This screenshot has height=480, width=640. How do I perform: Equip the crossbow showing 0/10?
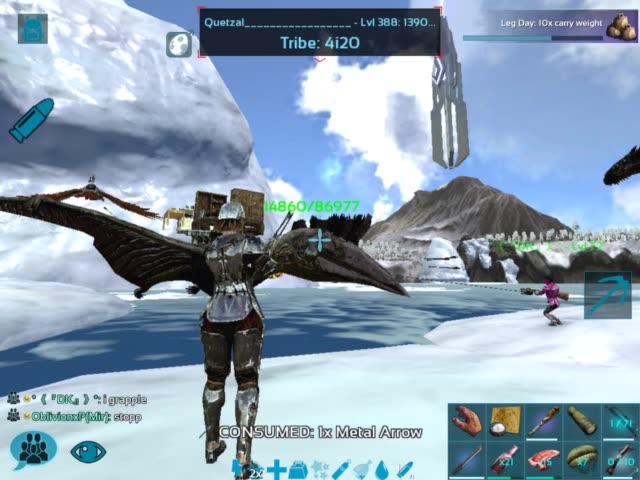coord(619,460)
